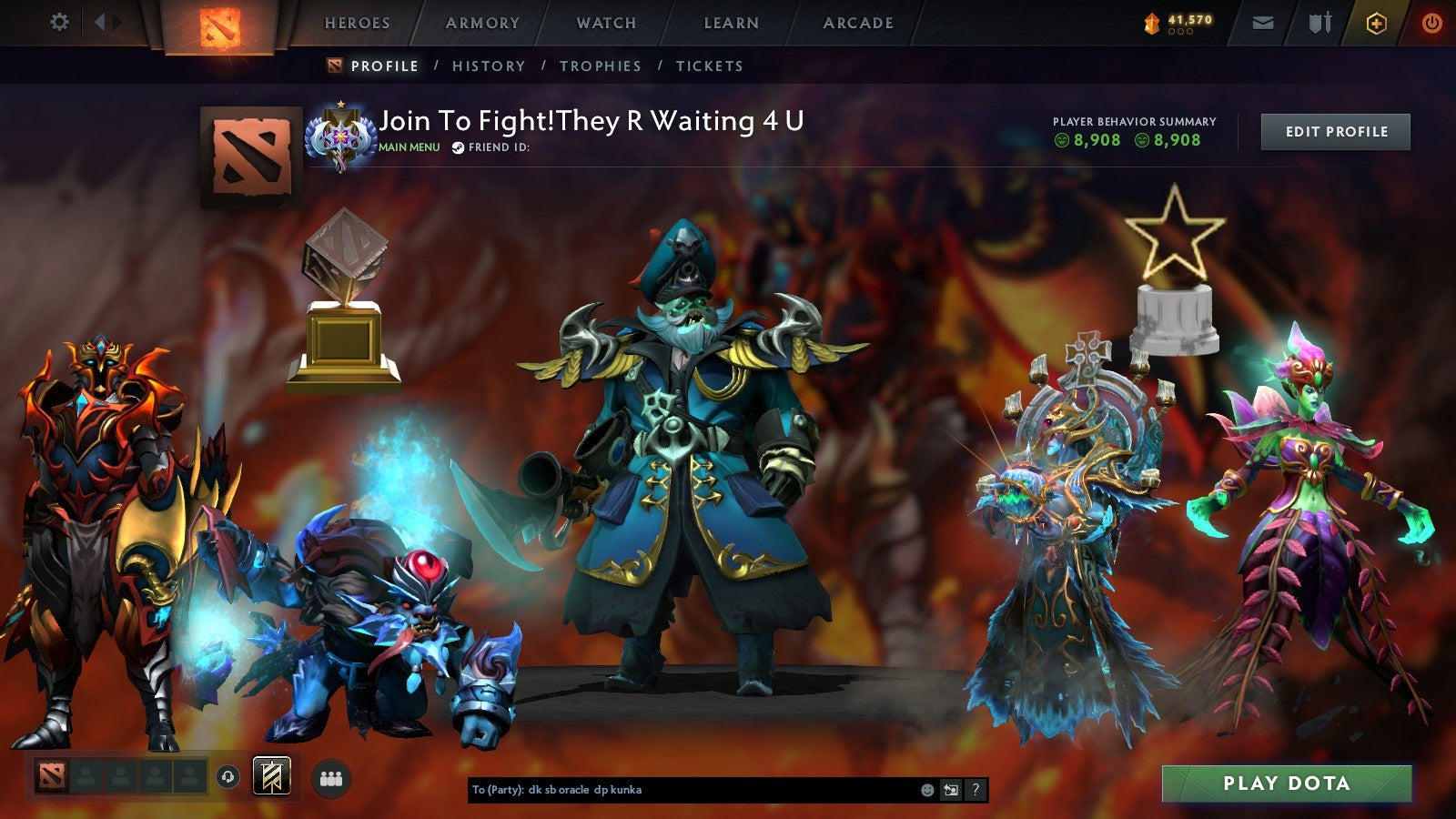Open the friends list icon near party slots
Screen dimensions: 1456x819
pos(332,774)
